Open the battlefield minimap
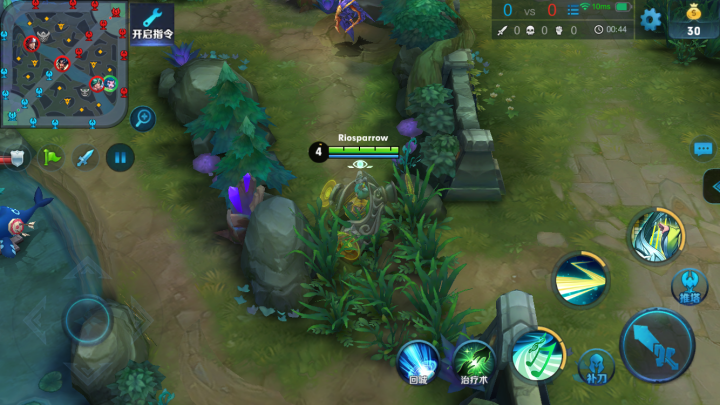This screenshot has height=405, width=720. click(x=63, y=63)
